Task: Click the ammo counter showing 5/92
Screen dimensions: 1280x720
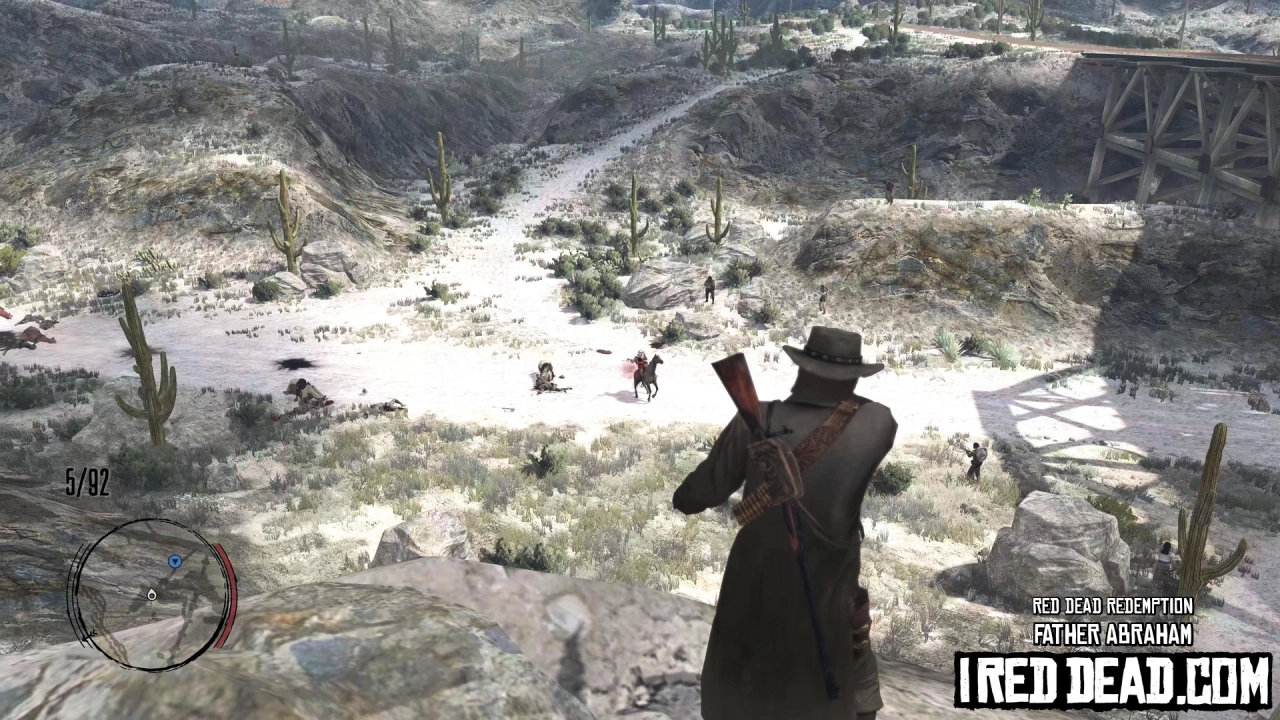Action: click(x=86, y=481)
